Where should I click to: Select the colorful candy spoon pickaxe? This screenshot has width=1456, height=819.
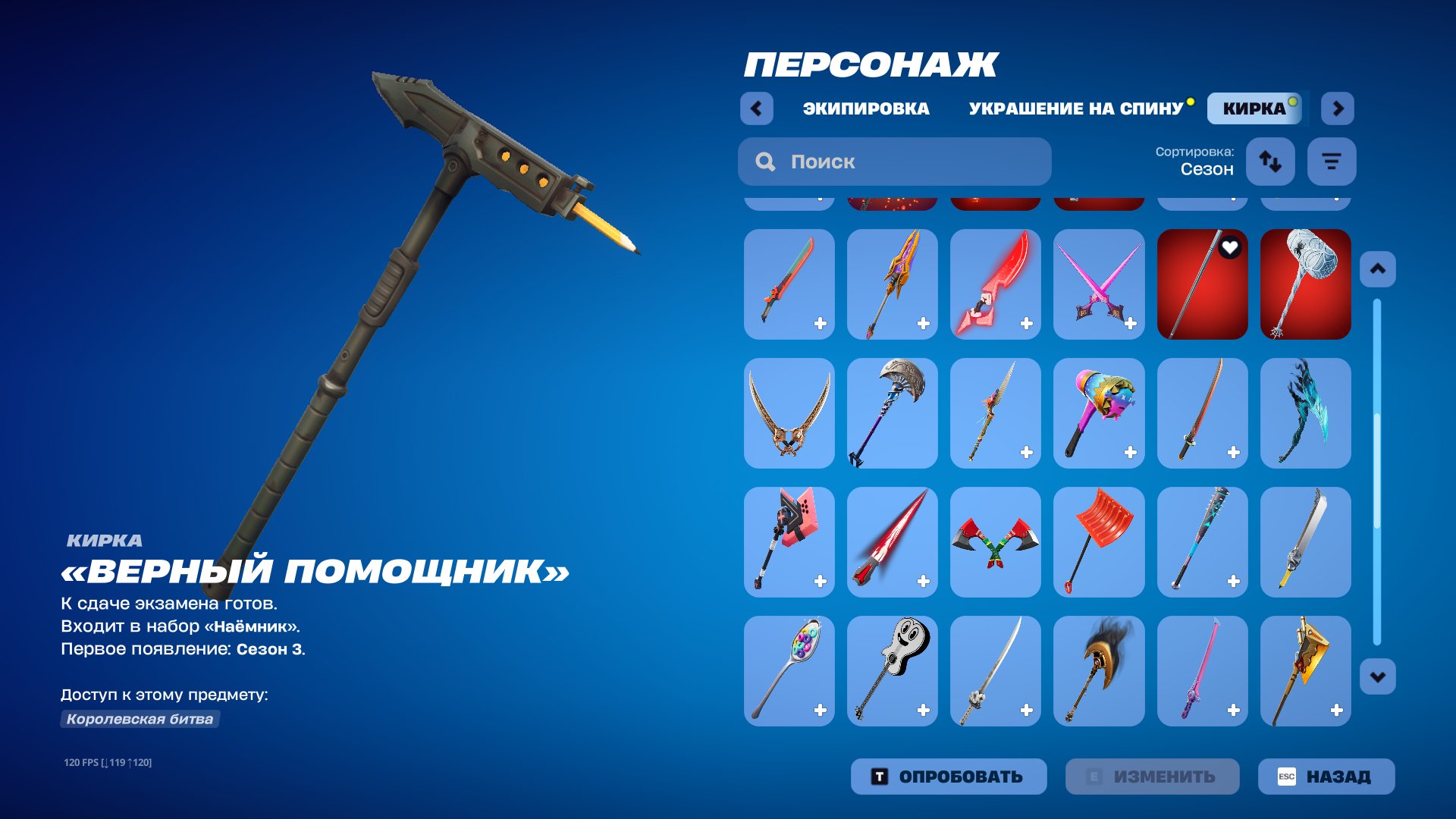789,671
